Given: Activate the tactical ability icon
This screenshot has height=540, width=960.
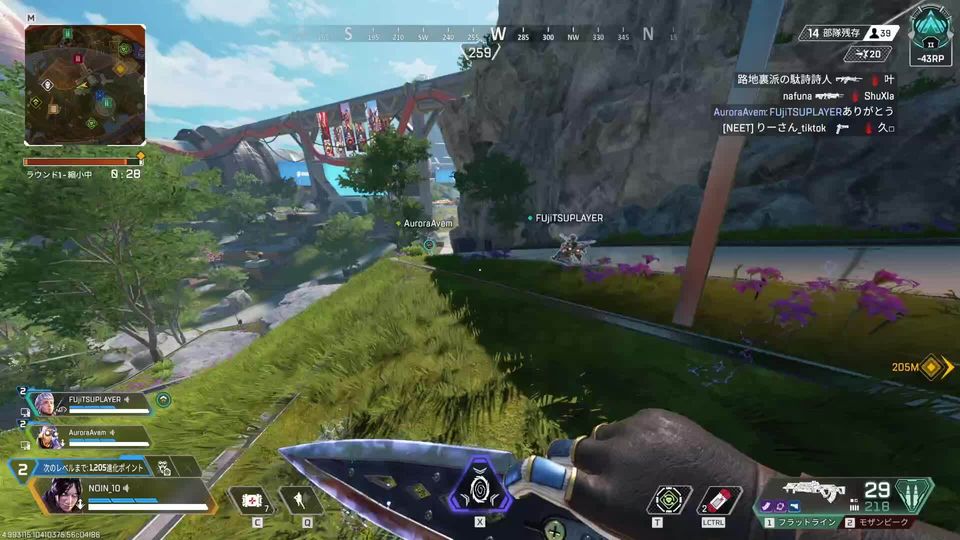Looking at the screenshot, I should pos(300,500).
